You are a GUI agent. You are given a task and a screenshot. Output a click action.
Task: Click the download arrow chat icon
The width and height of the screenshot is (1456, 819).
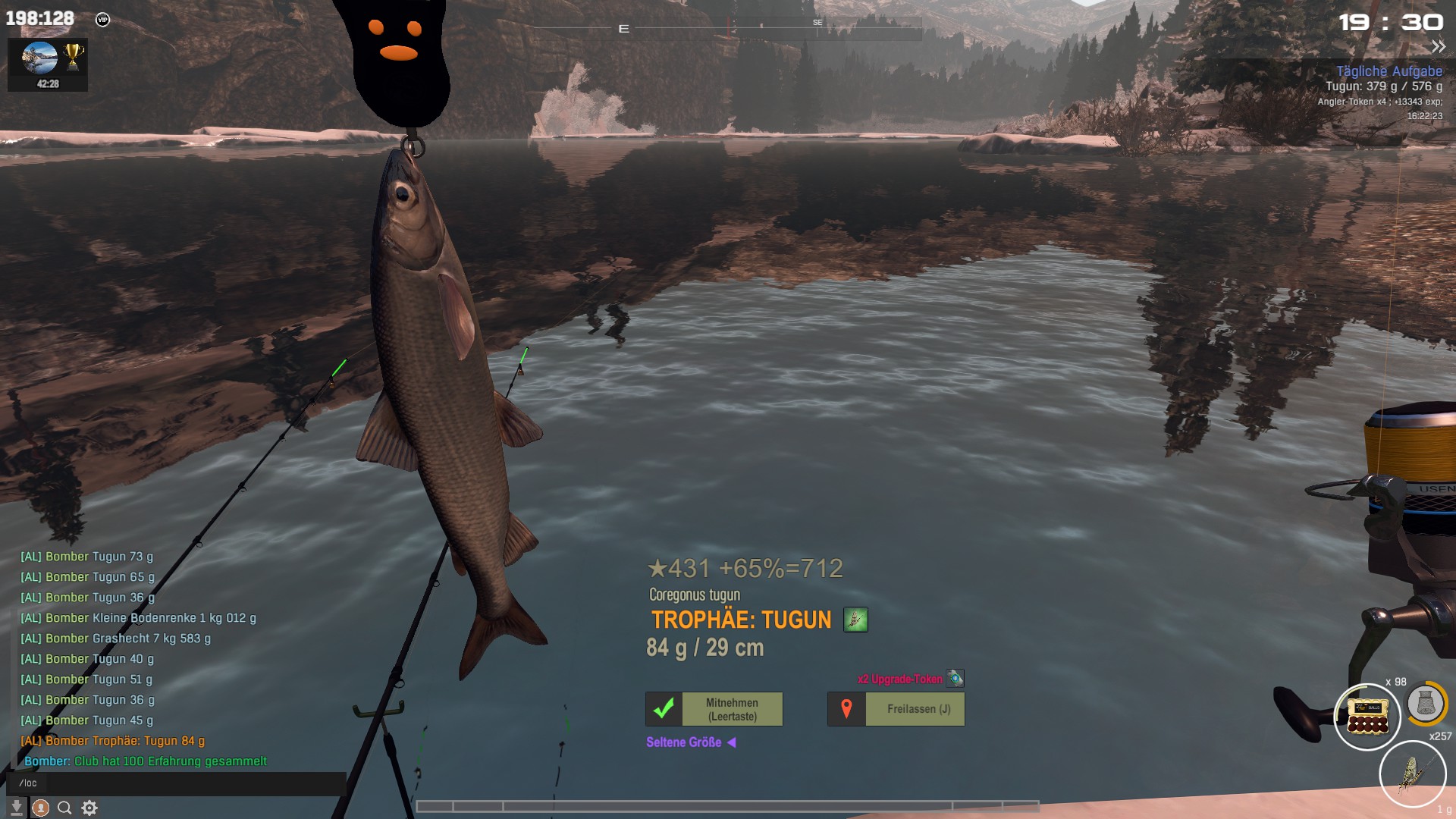pyautogui.click(x=17, y=808)
